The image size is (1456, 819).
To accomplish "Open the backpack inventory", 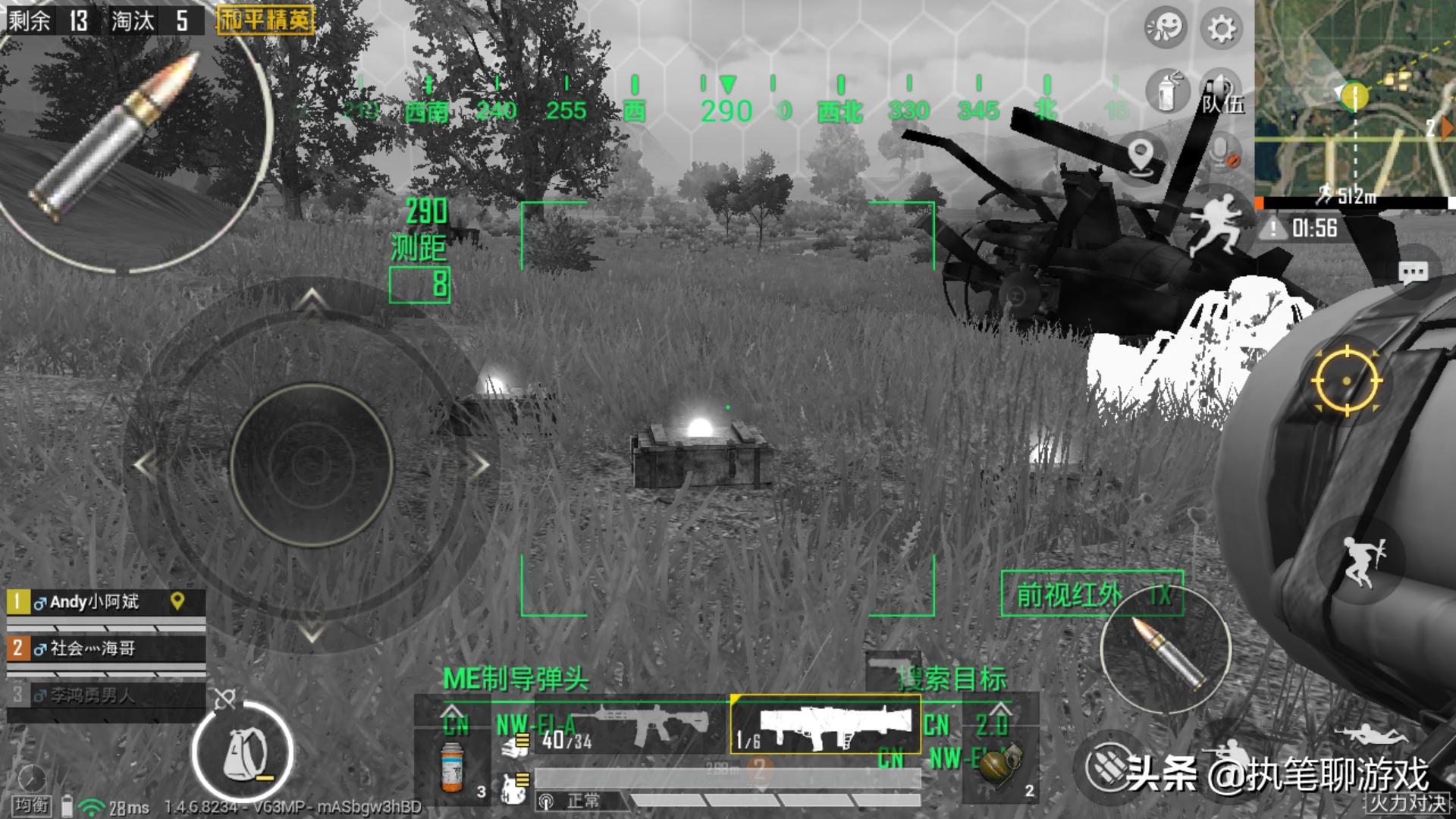I will click(x=243, y=752).
